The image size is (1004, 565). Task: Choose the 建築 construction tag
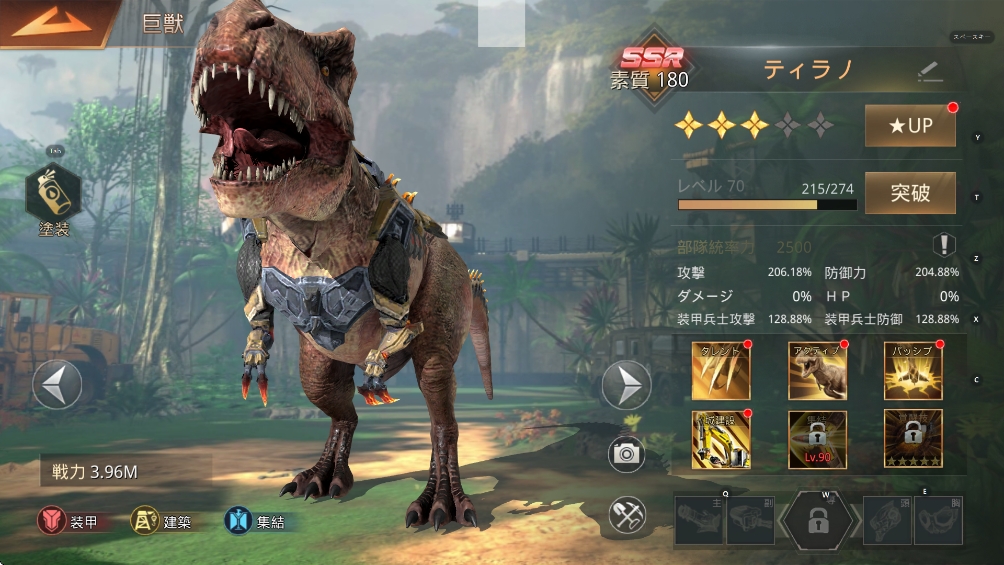162,521
